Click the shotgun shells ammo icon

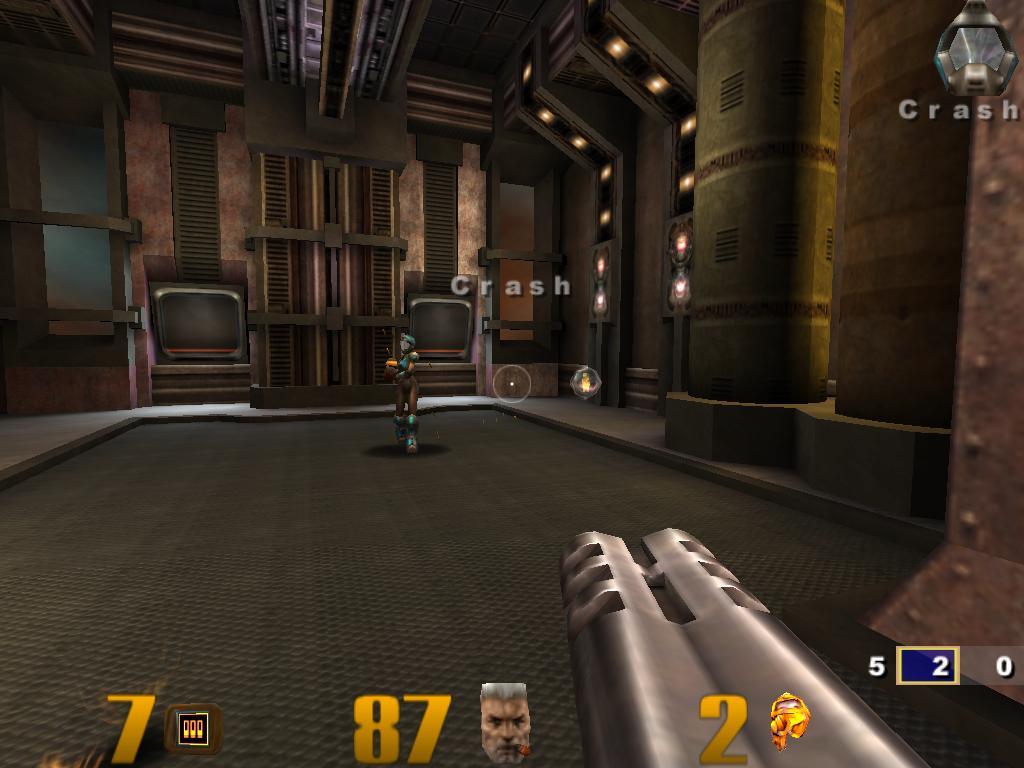click(x=193, y=727)
